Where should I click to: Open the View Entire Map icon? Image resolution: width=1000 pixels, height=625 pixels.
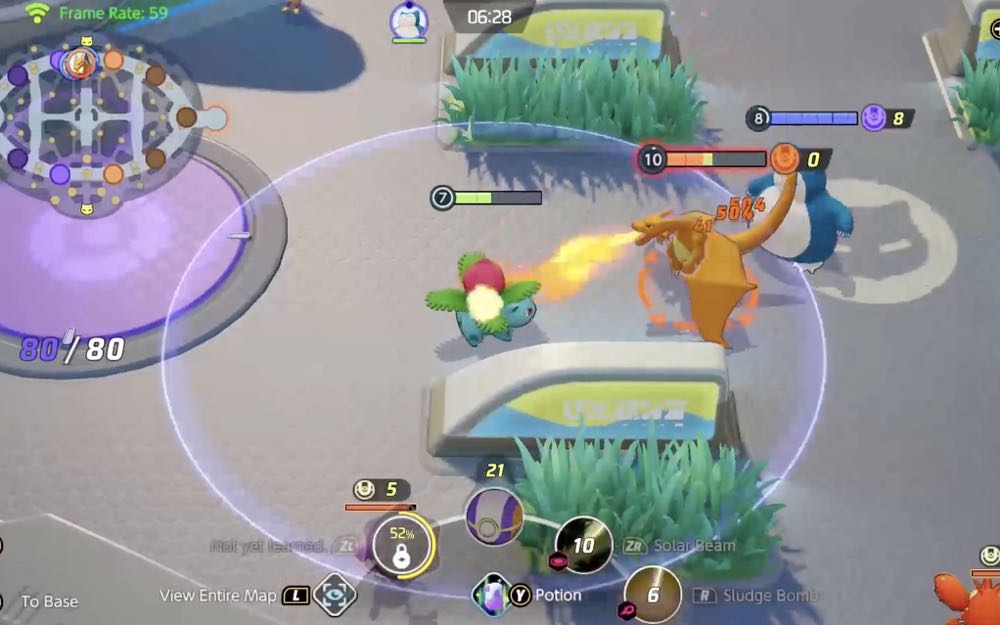334,595
